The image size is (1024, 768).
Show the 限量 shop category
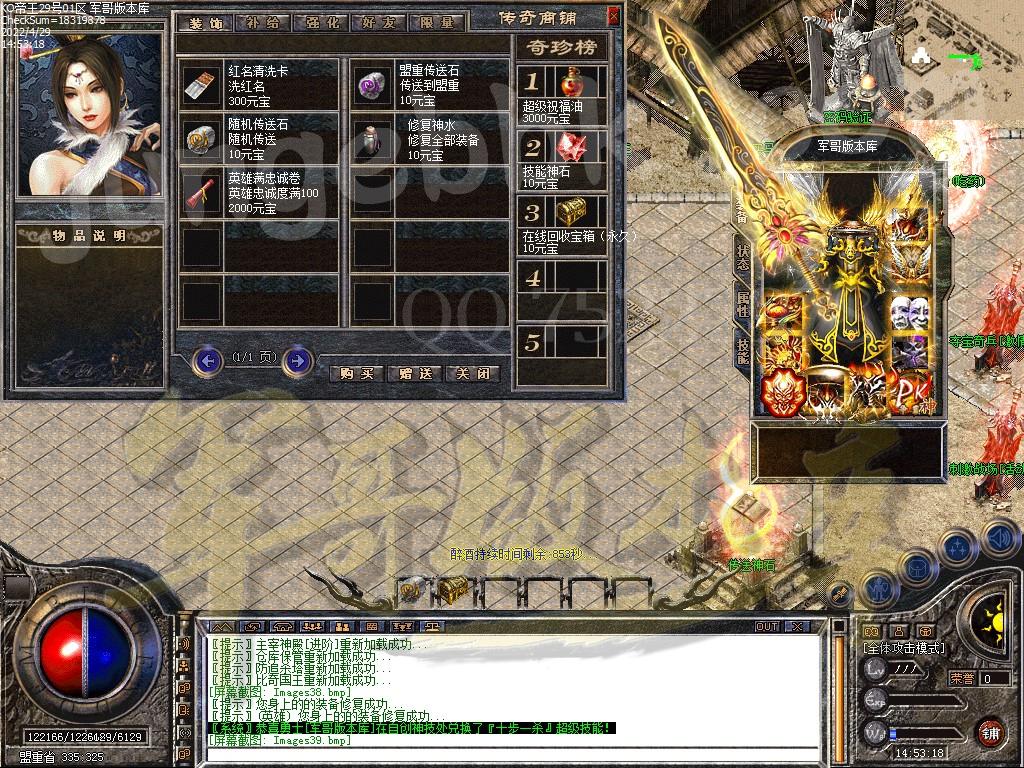pyautogui.click(x=432, y=22)
